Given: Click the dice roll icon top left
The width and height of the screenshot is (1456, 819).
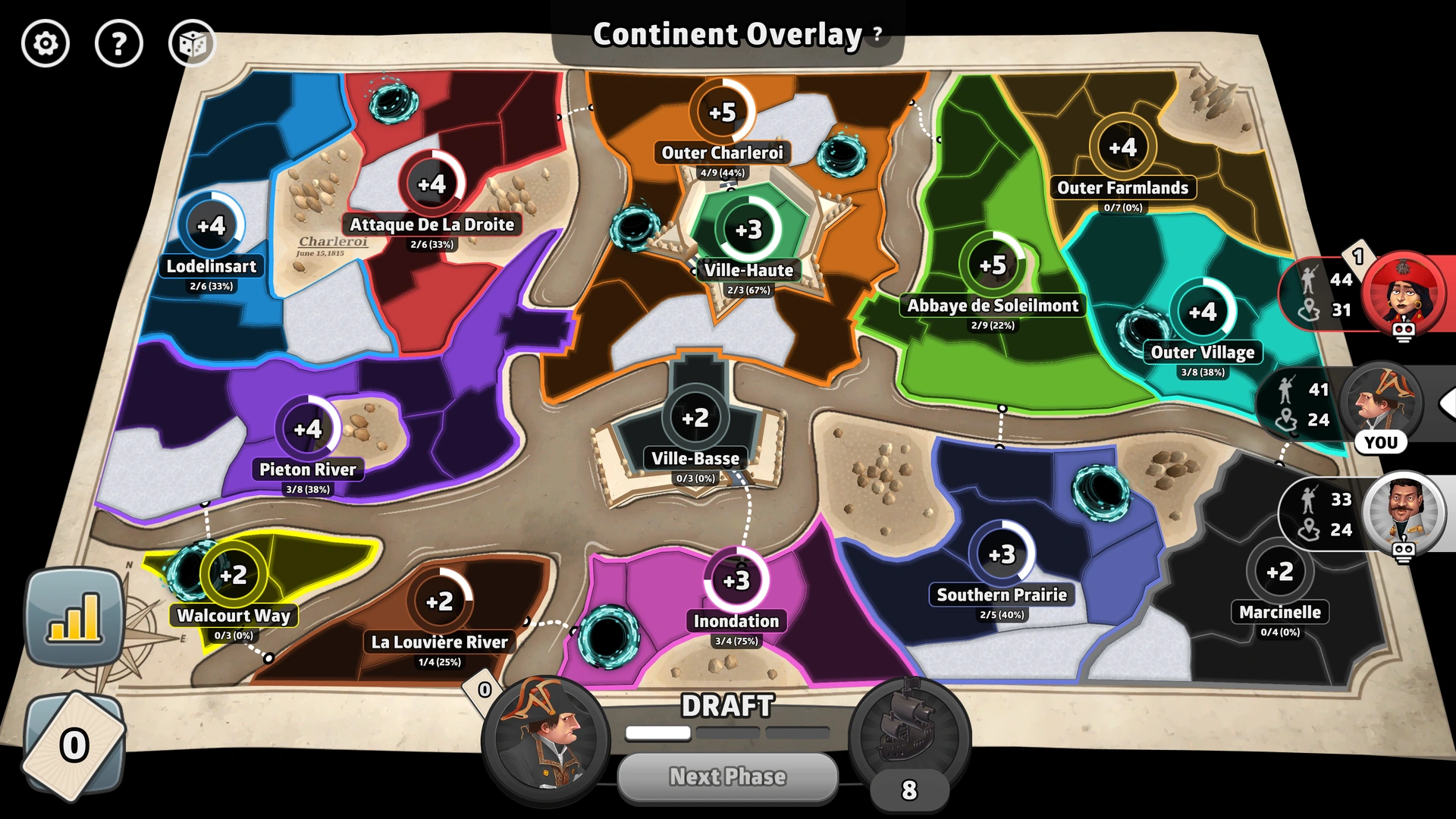Looking at the screenshot, I should [x=192, y=44].
